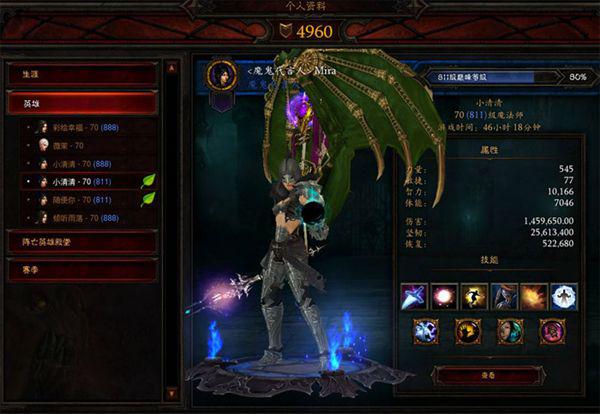Open the 阵亡英雄殿堂 fallen heroes hall
The height and width of the screenshot is (414, 600).
point(82,241)
